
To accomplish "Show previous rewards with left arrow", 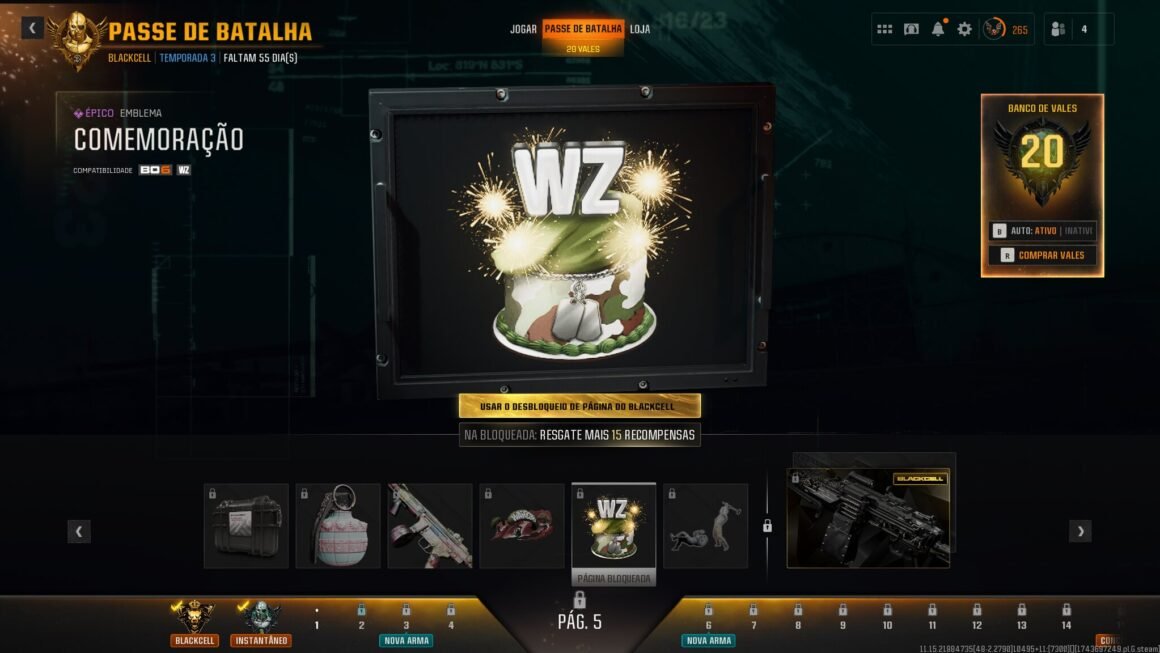I will pos(79,531).
